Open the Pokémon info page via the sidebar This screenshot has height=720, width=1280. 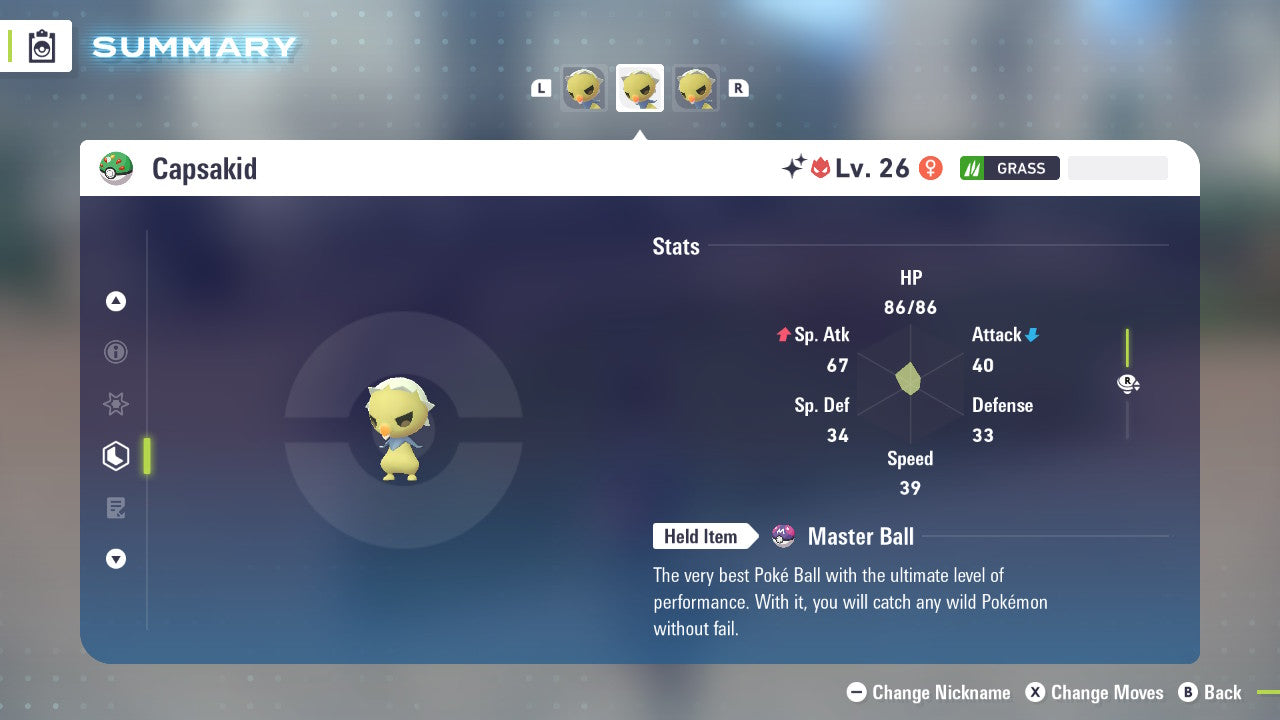pyautogui.click(x=116, y=352)
